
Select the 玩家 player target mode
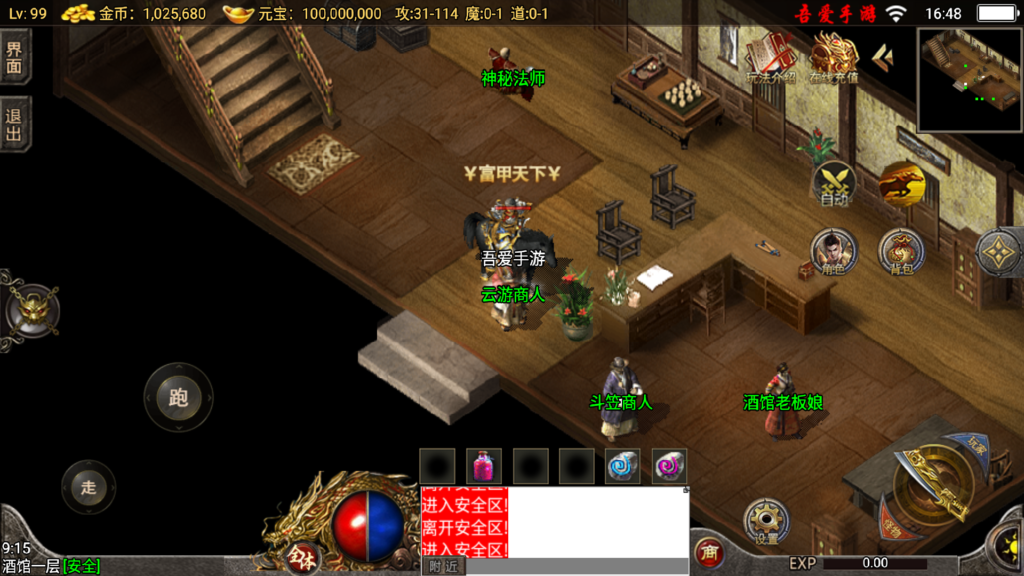(x=978, y=444)
